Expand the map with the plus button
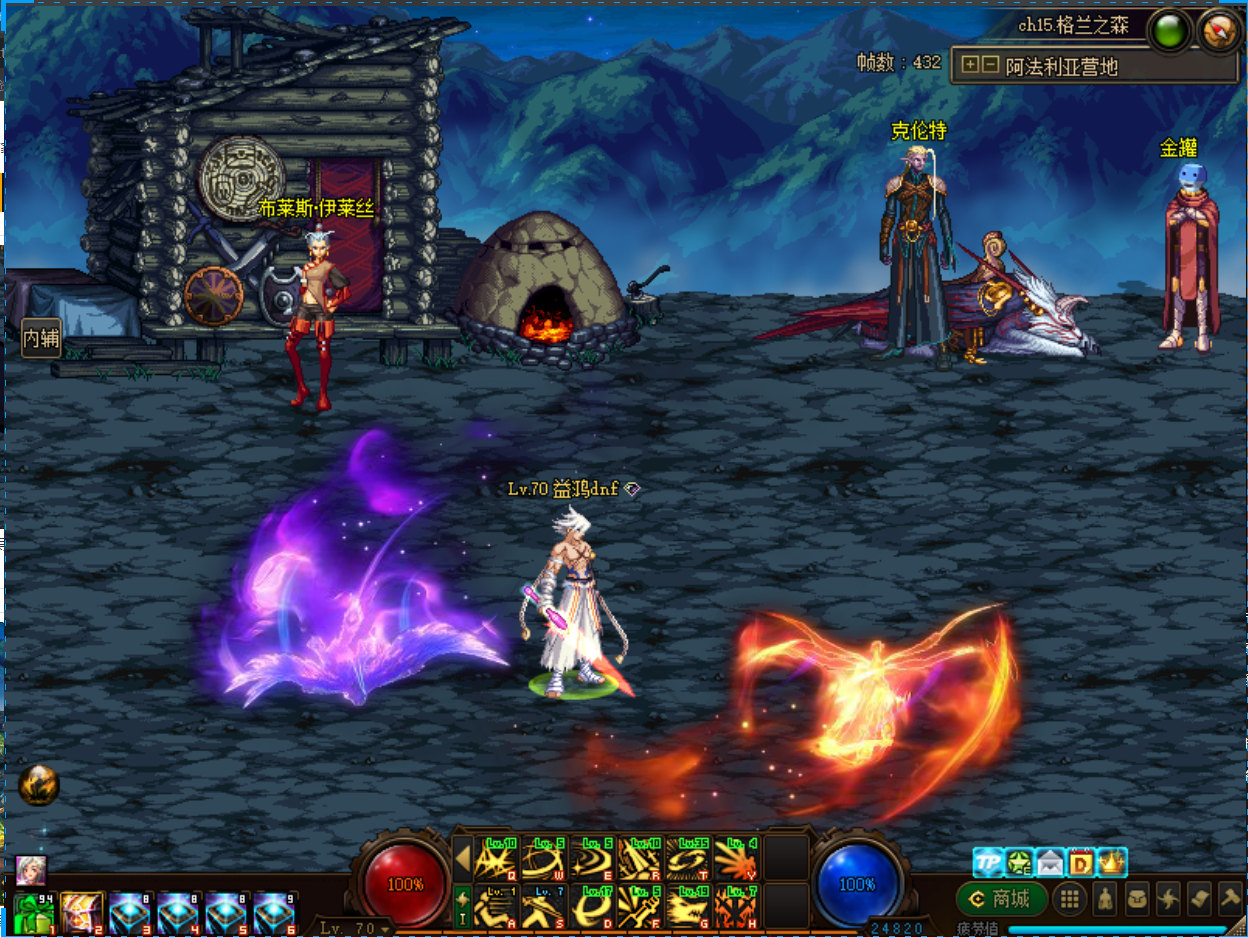Viewport: 1248px width, 937px height. click(x=969, y=66)
